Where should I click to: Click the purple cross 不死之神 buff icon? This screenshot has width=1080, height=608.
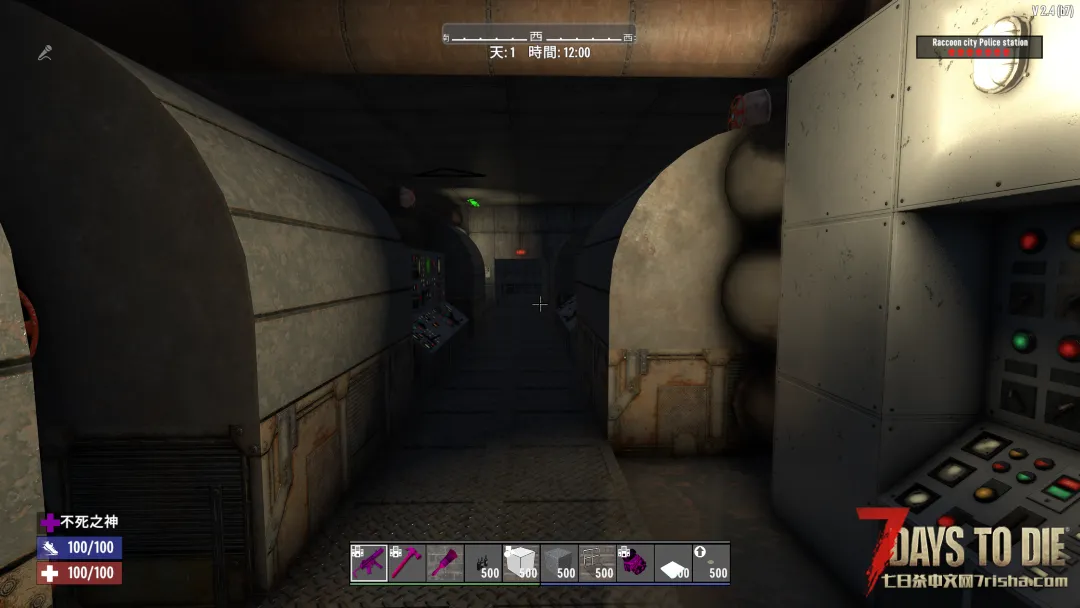(49, 522)
